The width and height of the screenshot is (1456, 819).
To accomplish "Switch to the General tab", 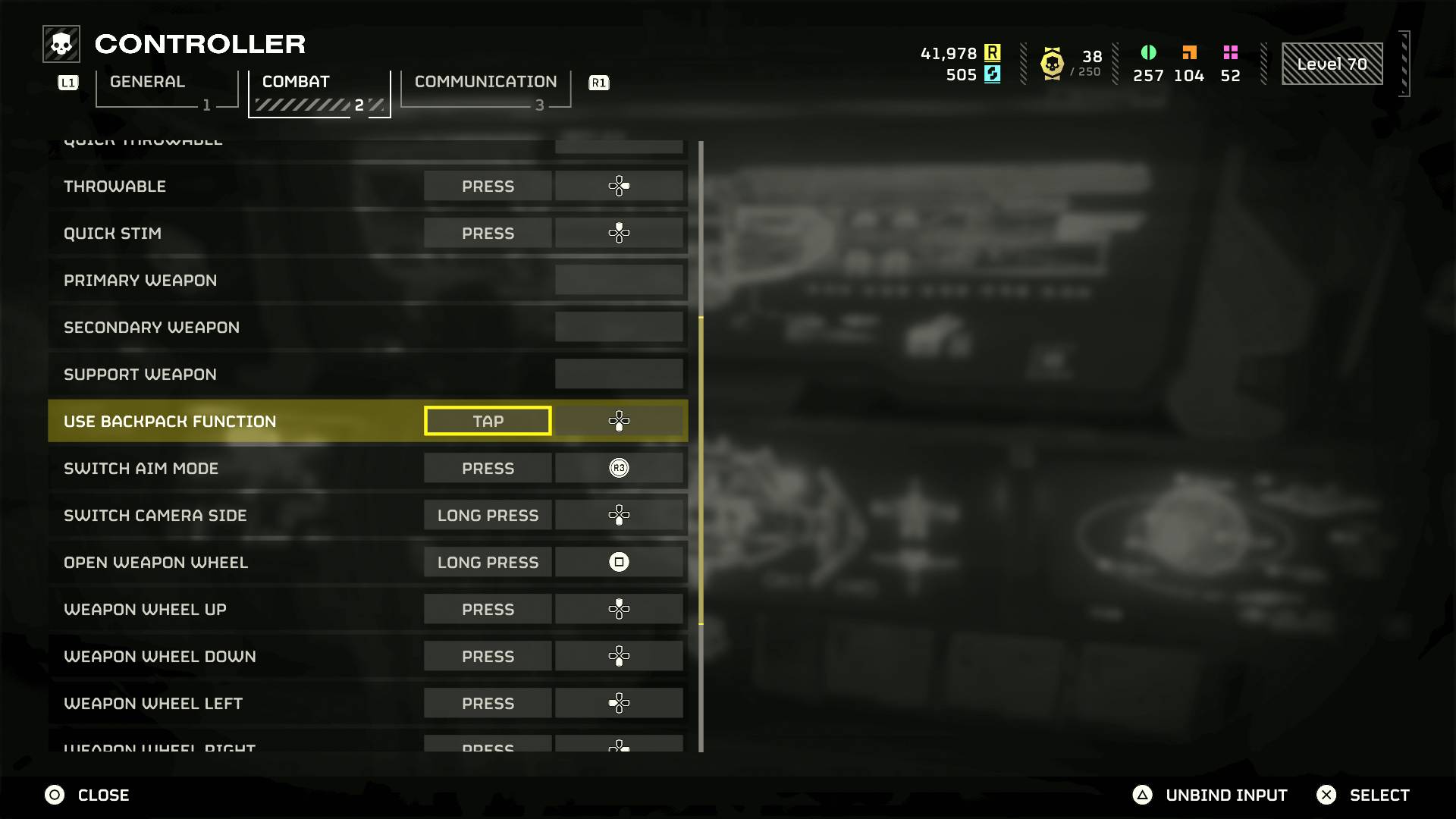I will [146, 82].
